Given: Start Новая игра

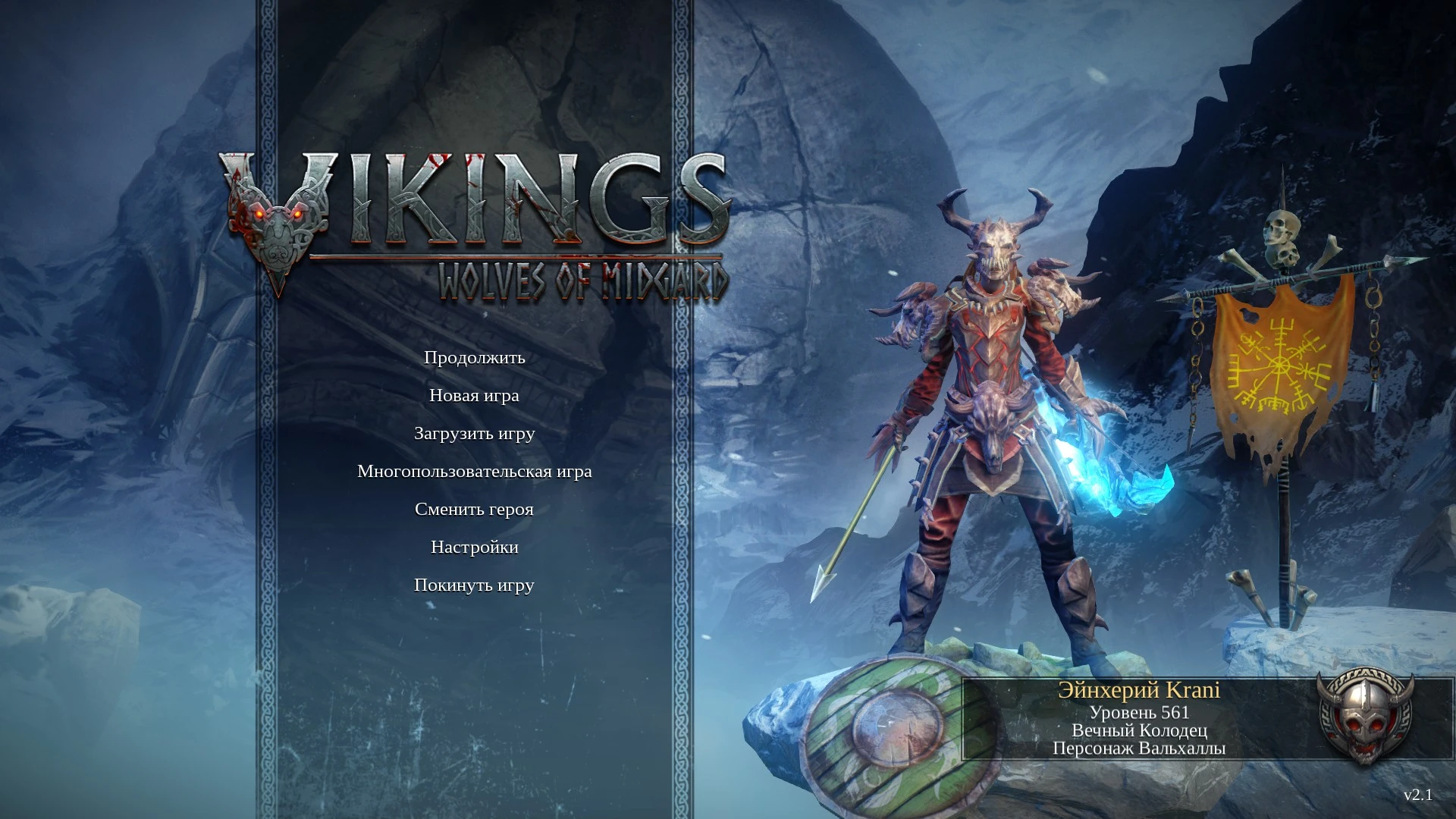Looking at the screenshot, I should click(475, 395).
